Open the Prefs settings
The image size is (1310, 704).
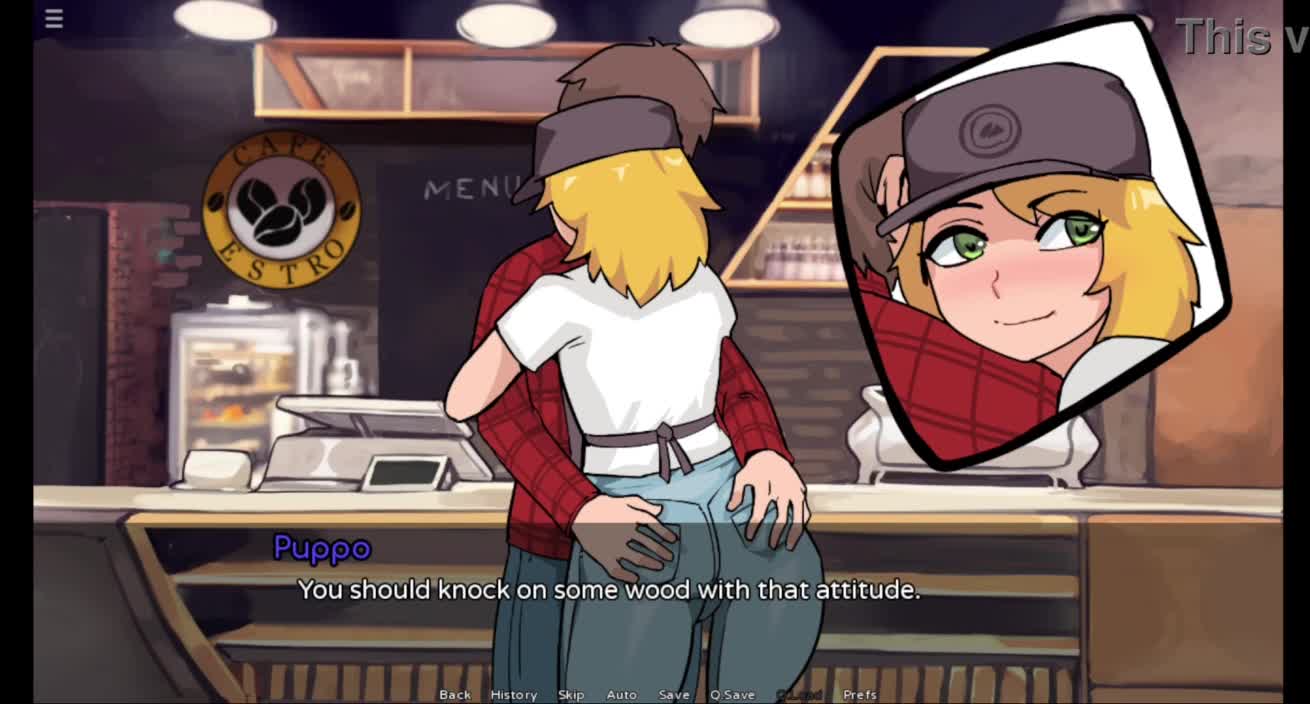click(860, 694)
